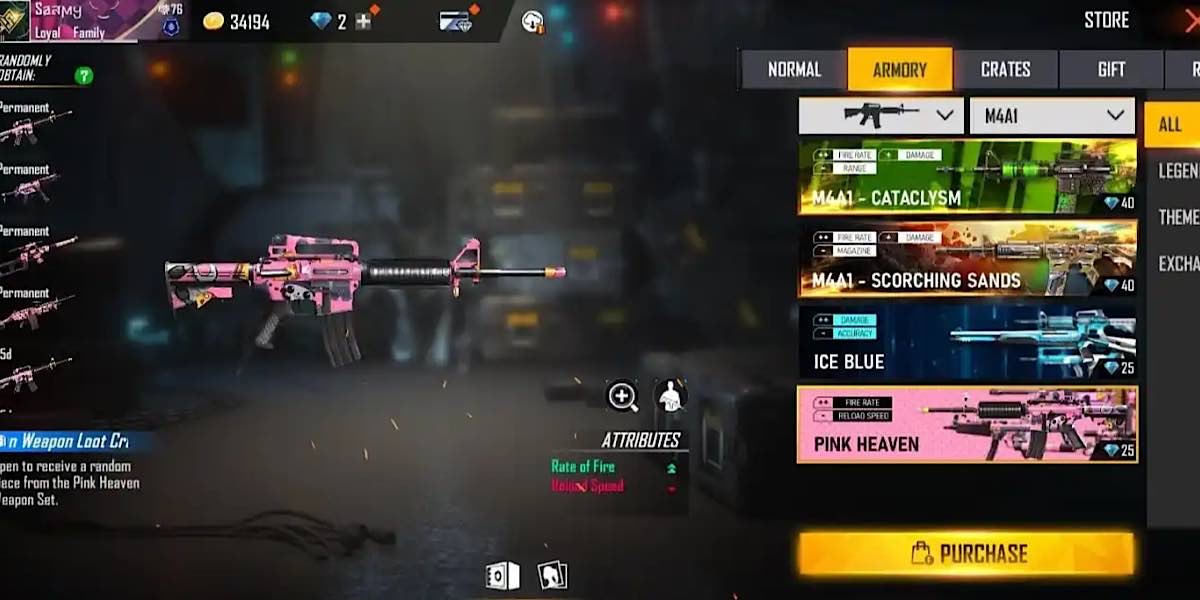Purchase the selected weapon skin
Image resolution: width=1200 pixels, height=600 pixels.
click(x=966, y=553)
